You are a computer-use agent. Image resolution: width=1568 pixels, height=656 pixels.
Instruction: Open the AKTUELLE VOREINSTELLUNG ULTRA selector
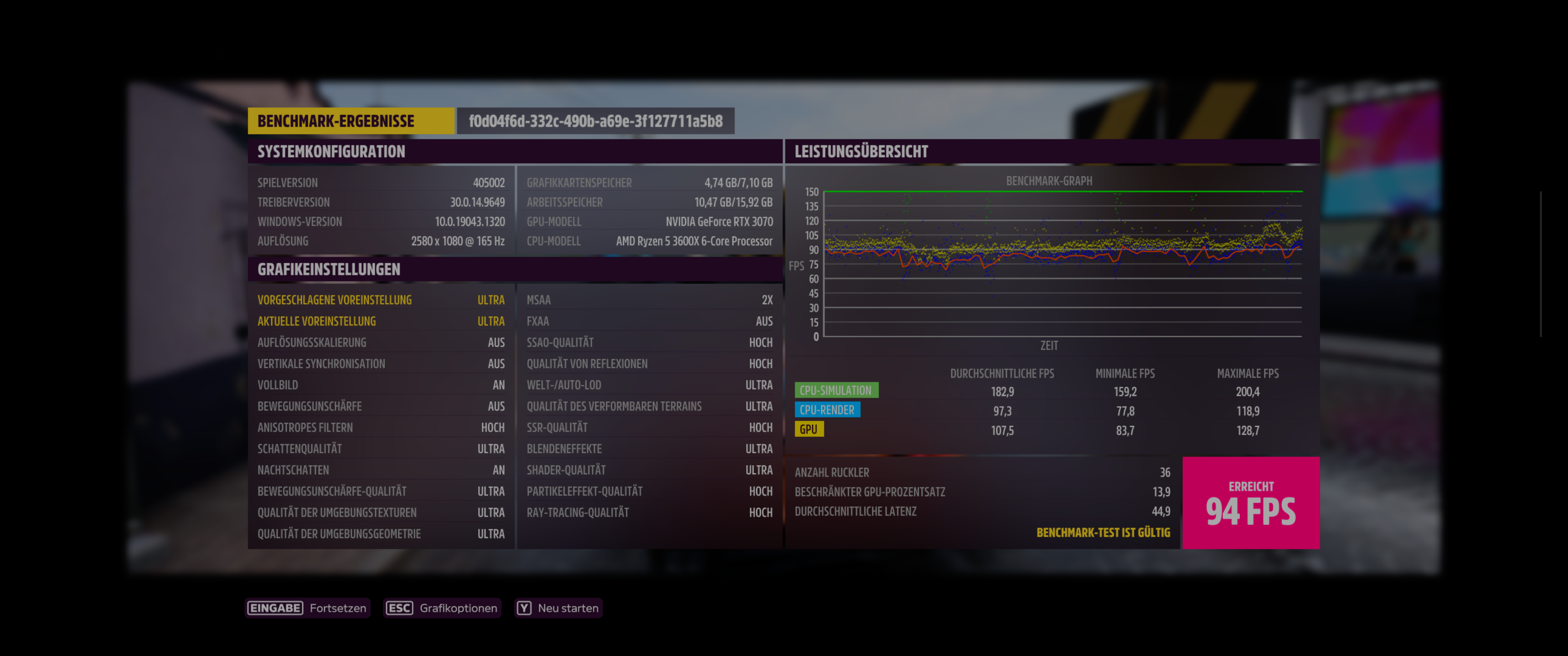(x=381, y=321)
